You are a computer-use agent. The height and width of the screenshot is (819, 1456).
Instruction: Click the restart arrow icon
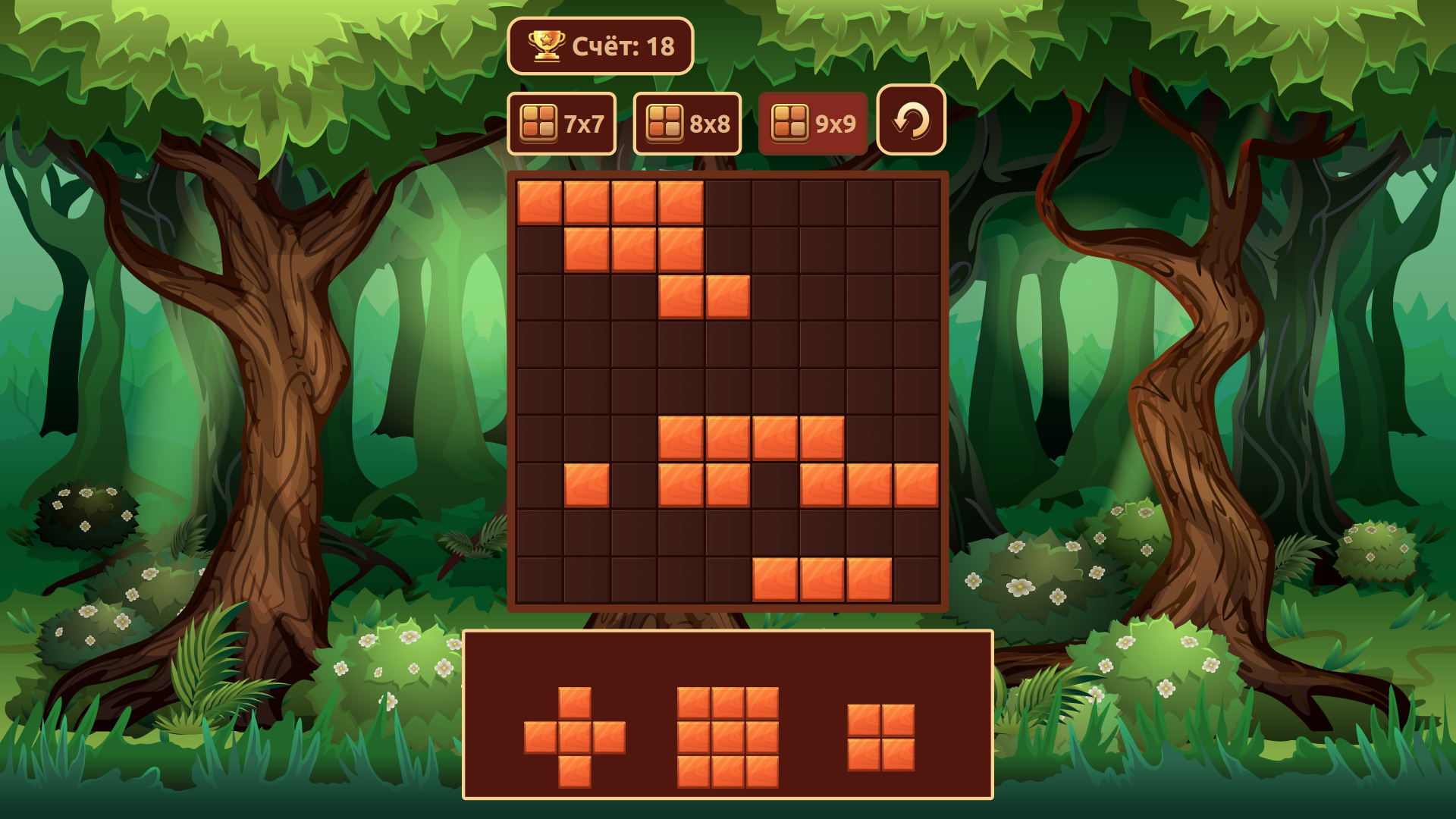[910, 121]
